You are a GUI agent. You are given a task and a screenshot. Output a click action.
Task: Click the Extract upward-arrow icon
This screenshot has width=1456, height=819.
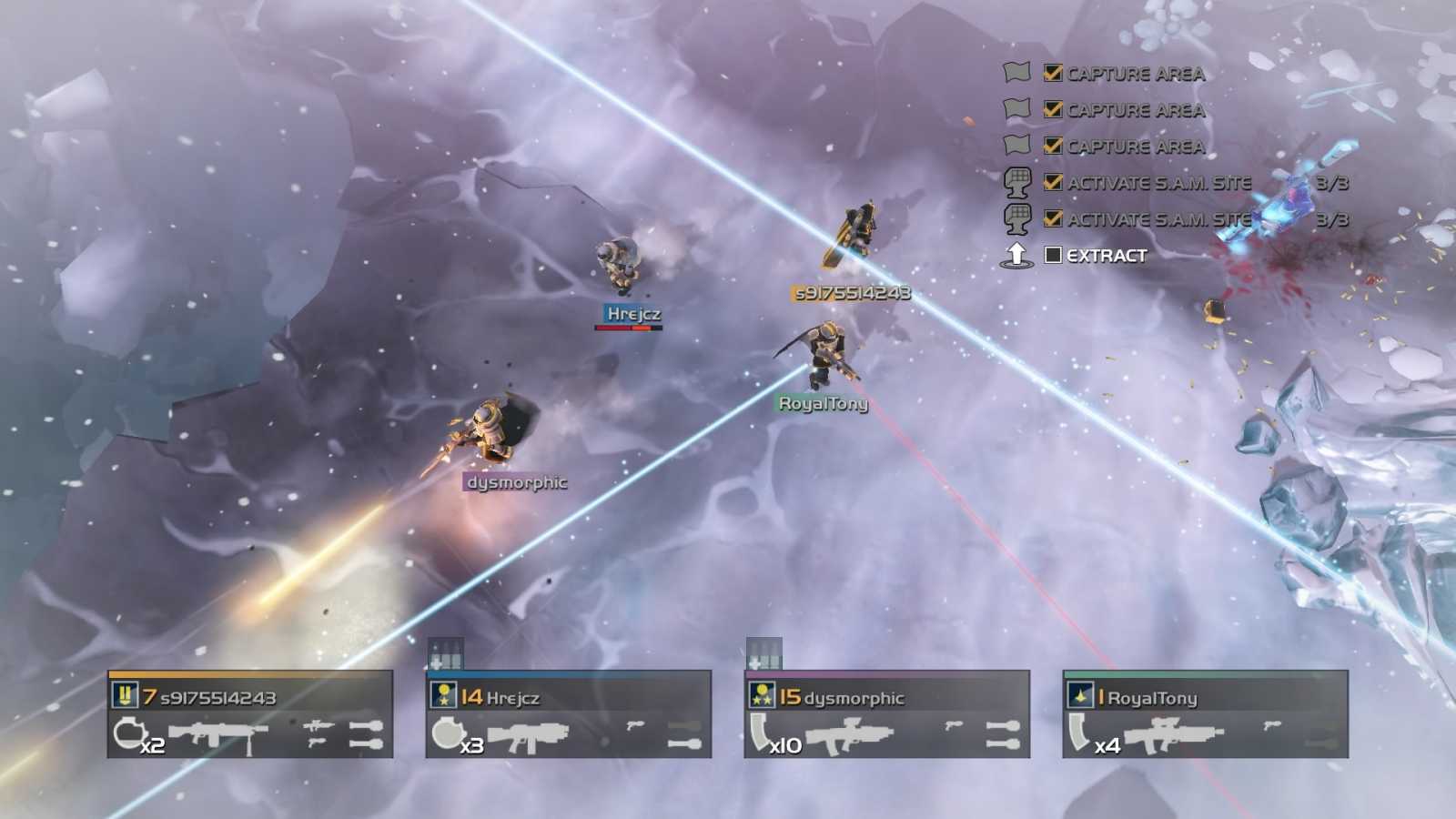click(1015, 256)
